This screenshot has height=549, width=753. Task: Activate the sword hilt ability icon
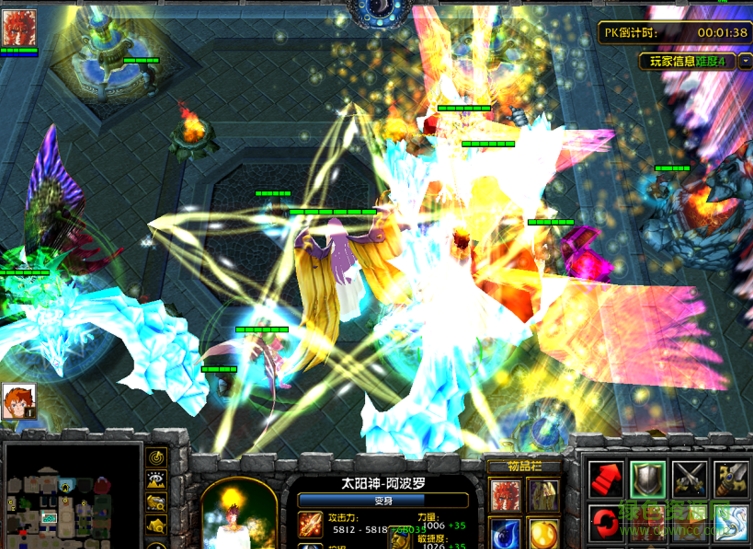(732, 479)
